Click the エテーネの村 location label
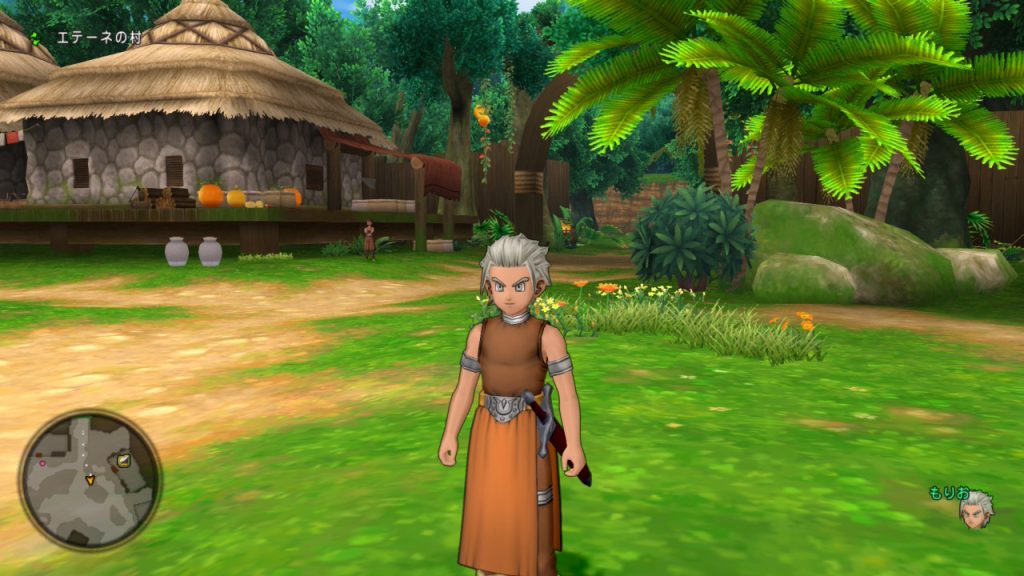 click(99, 38)
